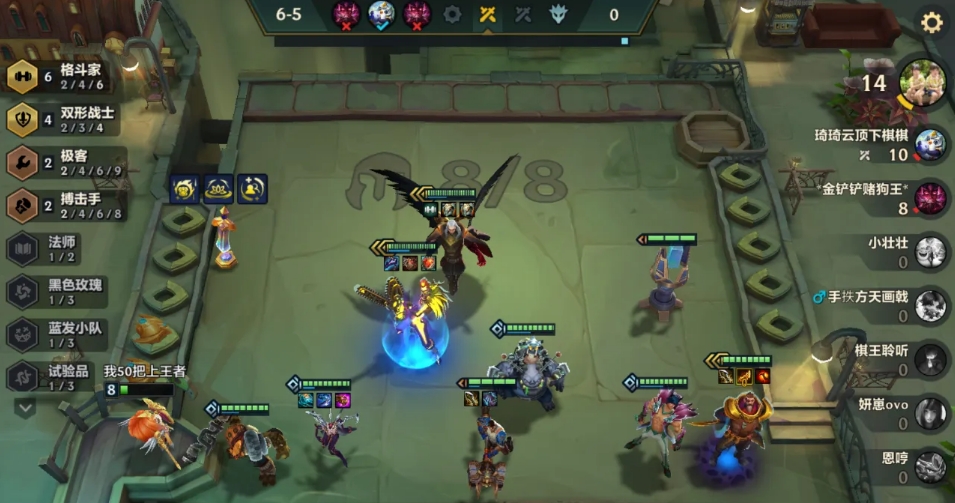The image size is (955, 503).
Task: Select player 小壮壮 in the list
Action: click(930, 251)
